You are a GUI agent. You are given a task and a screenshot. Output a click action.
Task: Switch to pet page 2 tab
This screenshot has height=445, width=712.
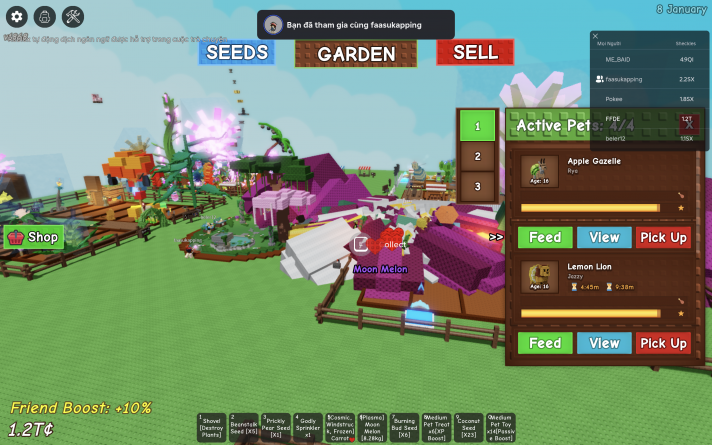coord(477,156)
